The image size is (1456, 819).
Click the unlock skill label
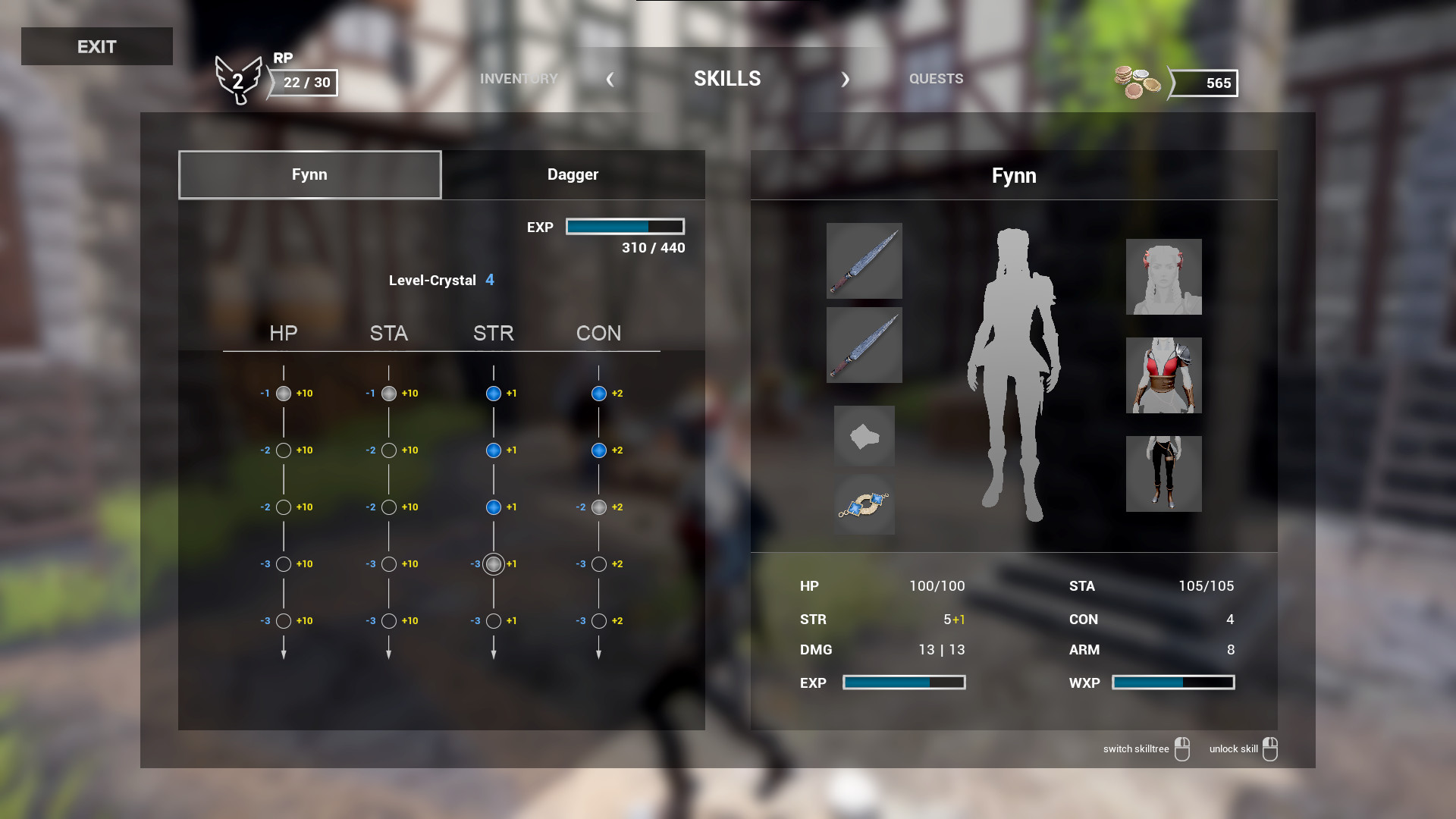1232,748
